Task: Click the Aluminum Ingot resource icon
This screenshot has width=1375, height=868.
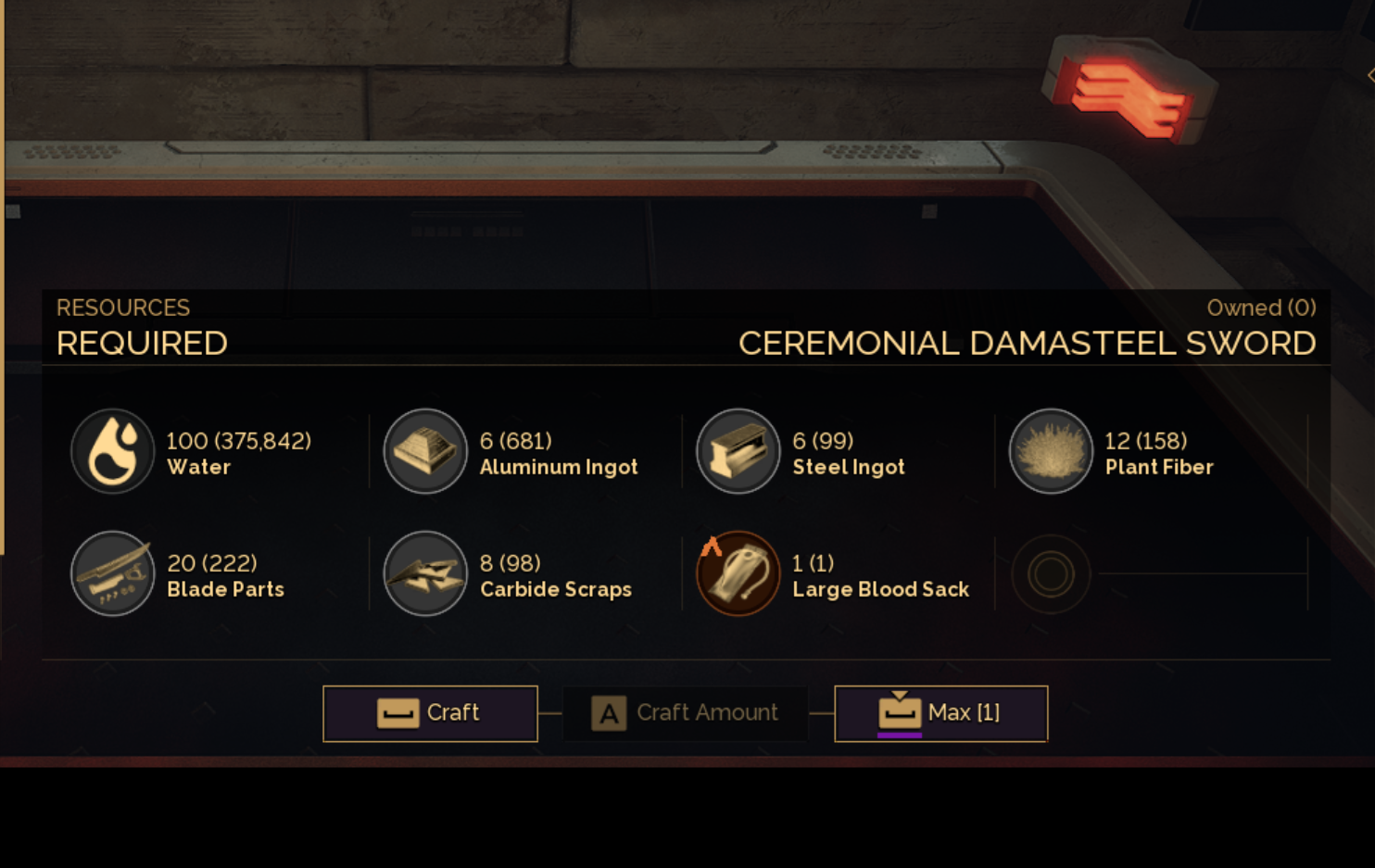Action: (x=425, y=451)
